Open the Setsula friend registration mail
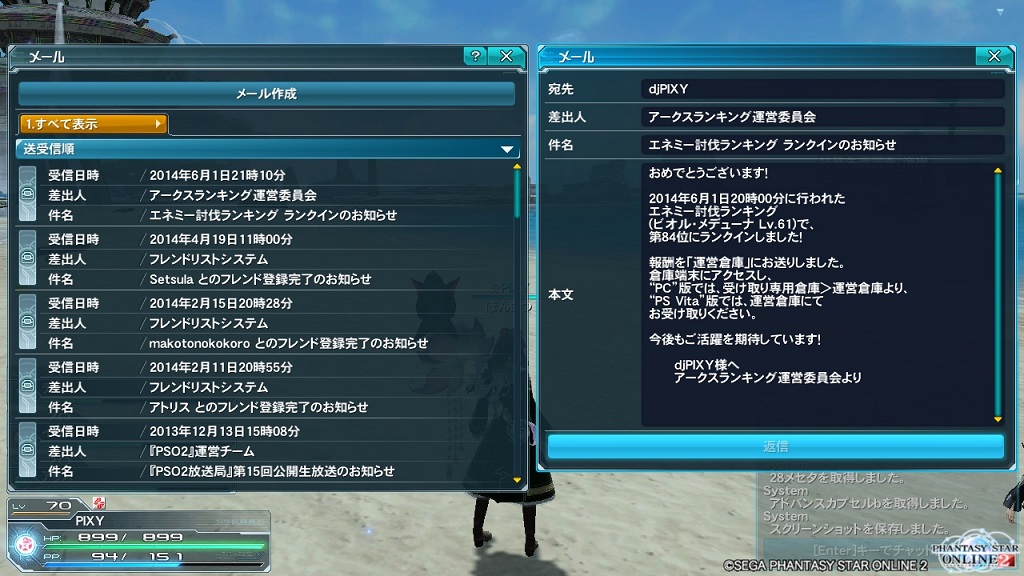 point(266,259)
